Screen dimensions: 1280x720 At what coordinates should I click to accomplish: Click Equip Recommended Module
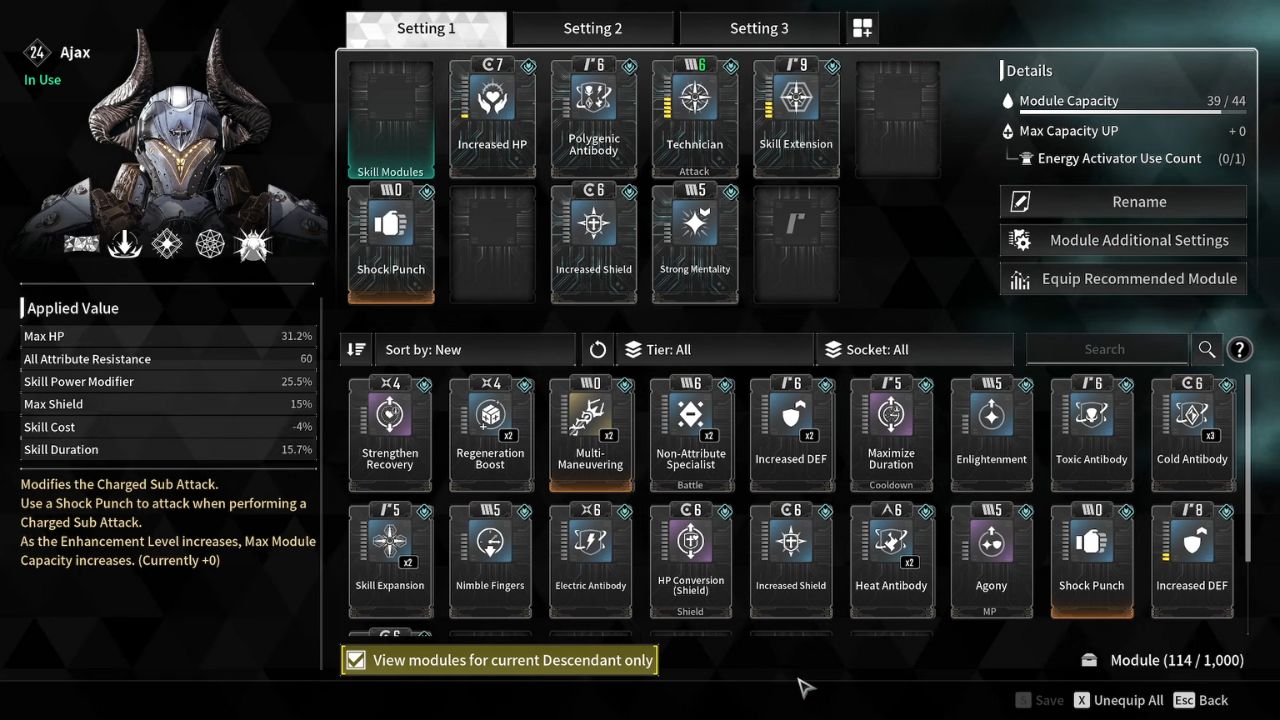[1122, 279]
